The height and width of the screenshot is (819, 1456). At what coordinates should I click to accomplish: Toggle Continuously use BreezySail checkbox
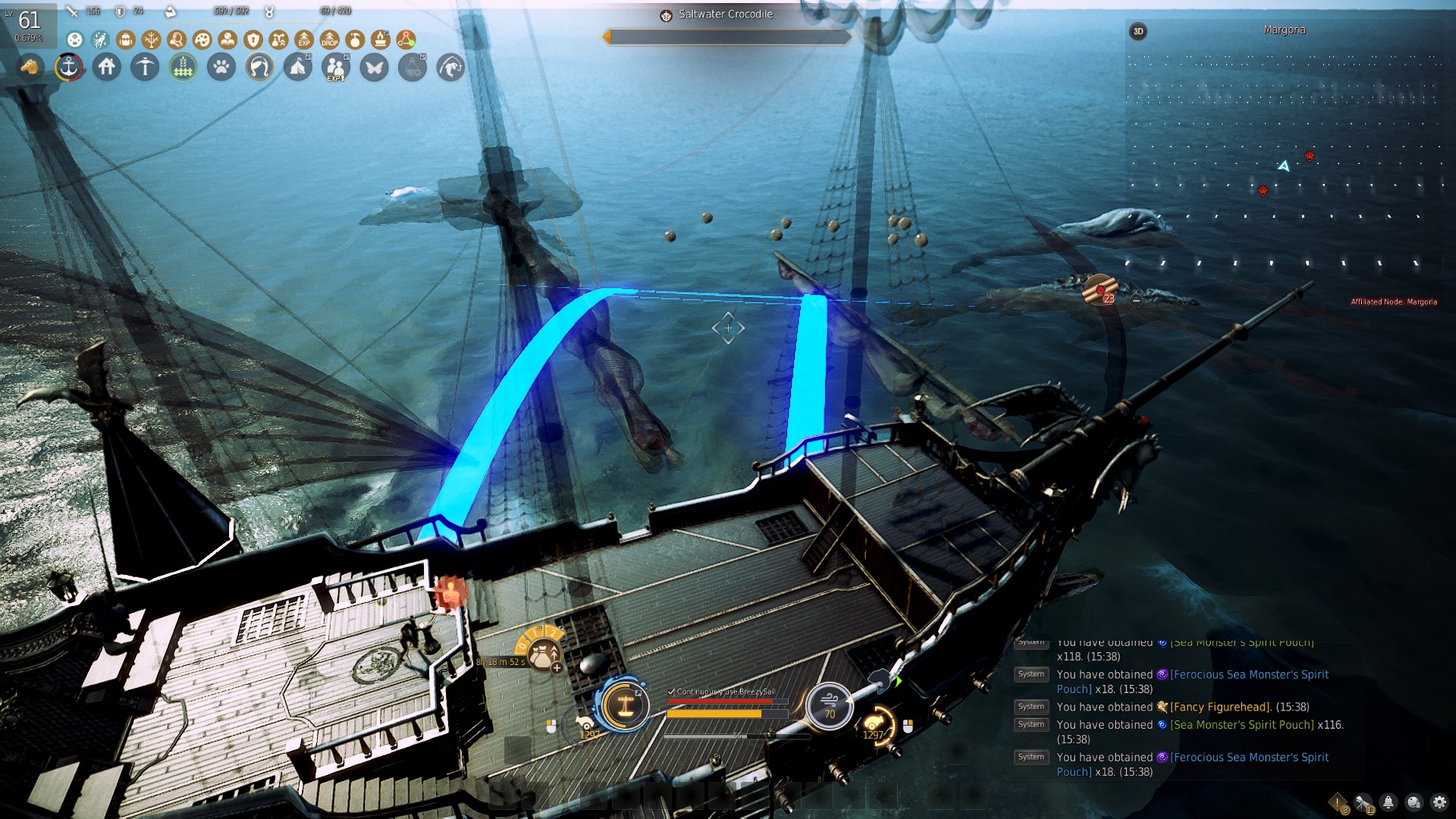(671, 692)
